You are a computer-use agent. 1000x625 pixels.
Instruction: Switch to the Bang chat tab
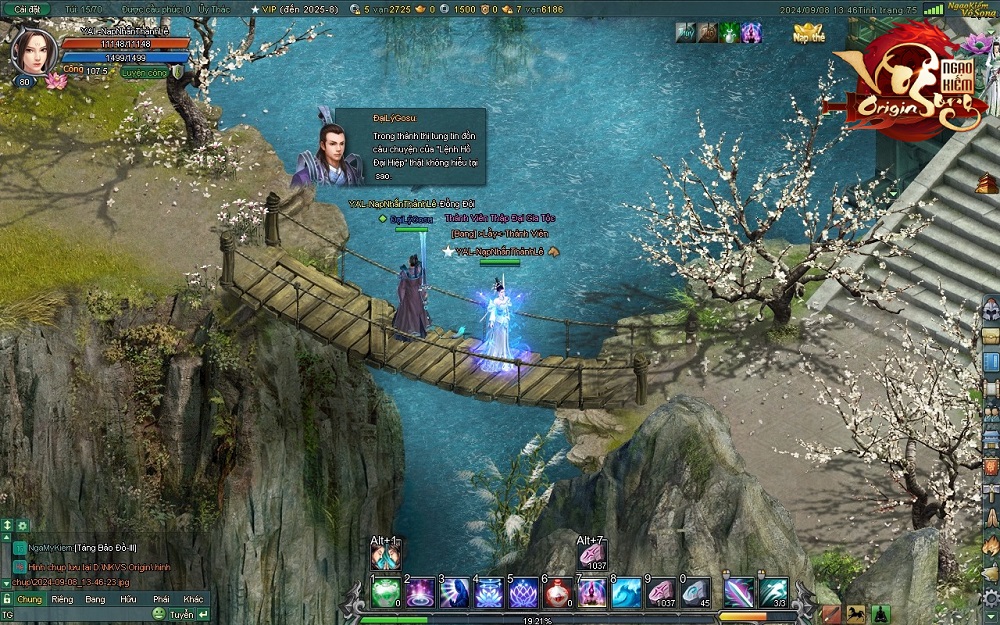coord(95,599)
